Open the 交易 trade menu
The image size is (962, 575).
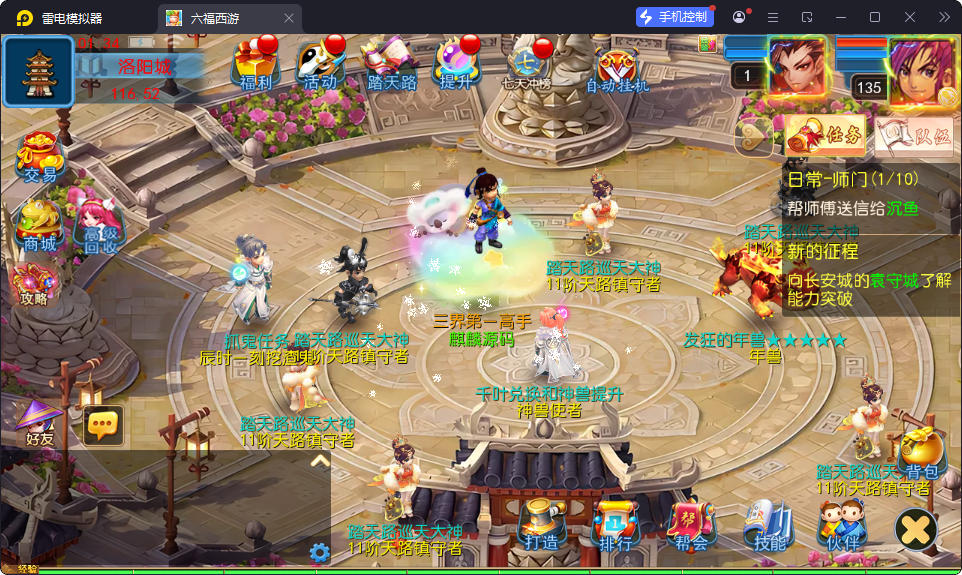coord(40,159)
